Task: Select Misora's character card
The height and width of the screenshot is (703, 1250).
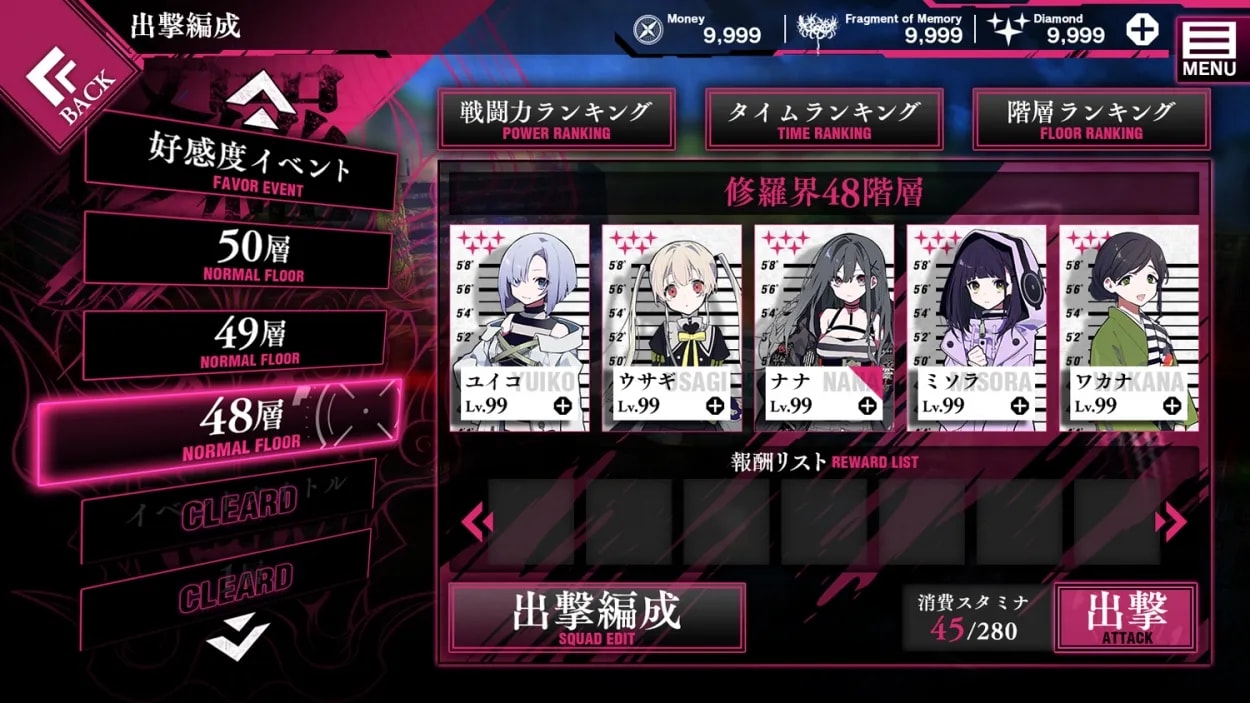Action: click(x=976, y=328)
